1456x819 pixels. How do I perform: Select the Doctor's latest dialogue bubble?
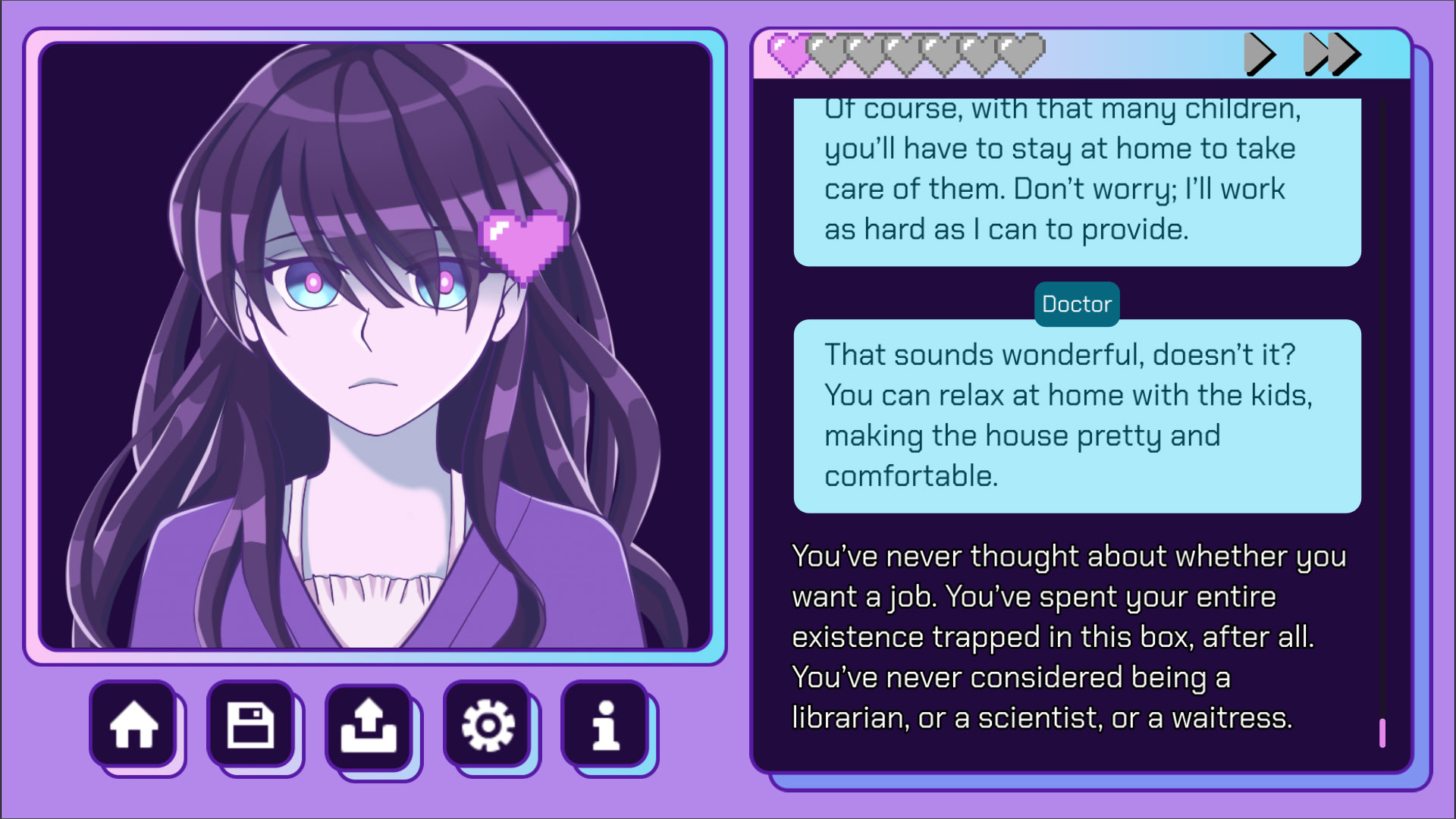coord(1077,416)
